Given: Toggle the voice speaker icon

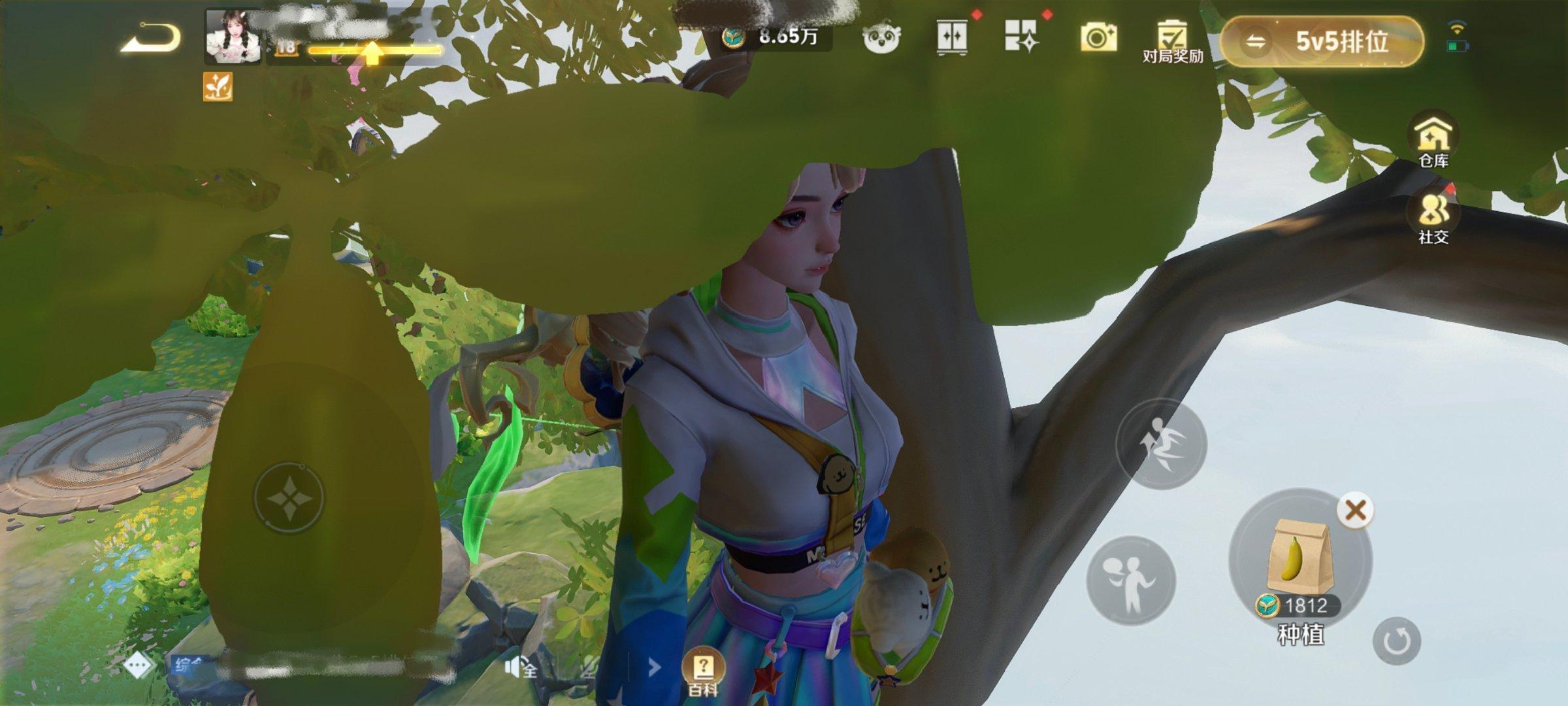Looking at the screenshot, I should 520,668.
